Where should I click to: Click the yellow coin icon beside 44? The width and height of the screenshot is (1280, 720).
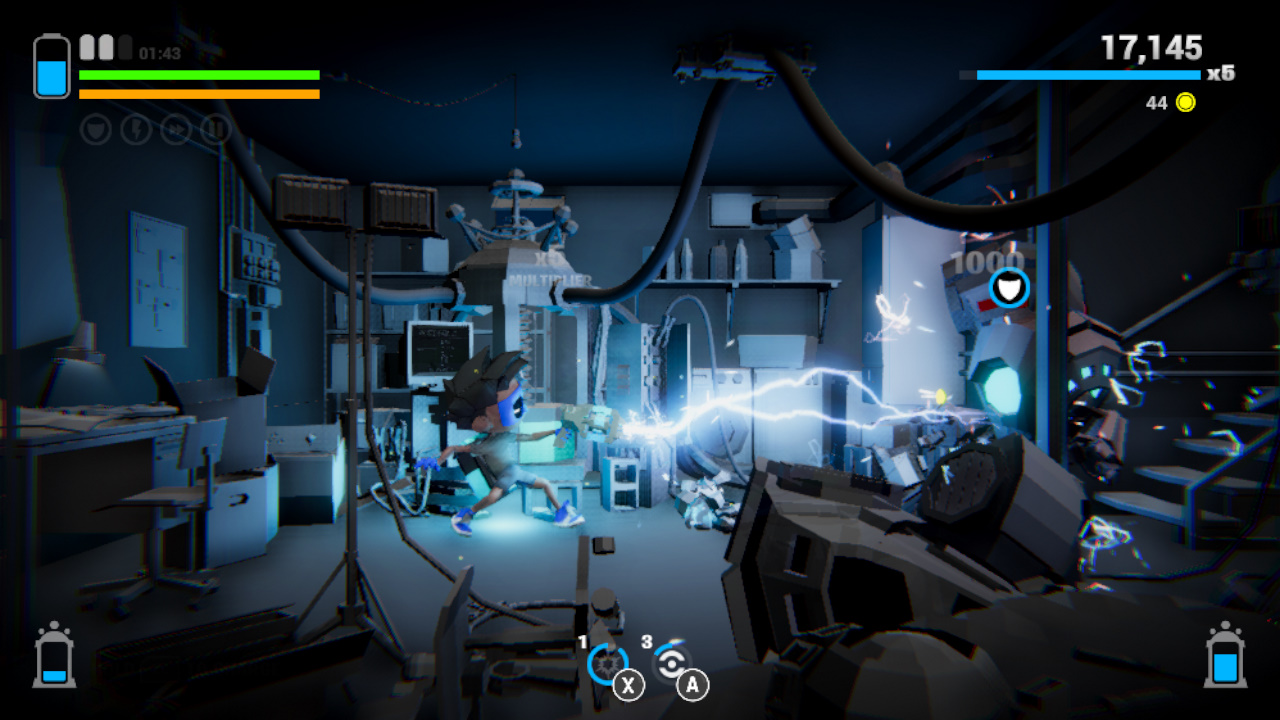(1184, 102)
